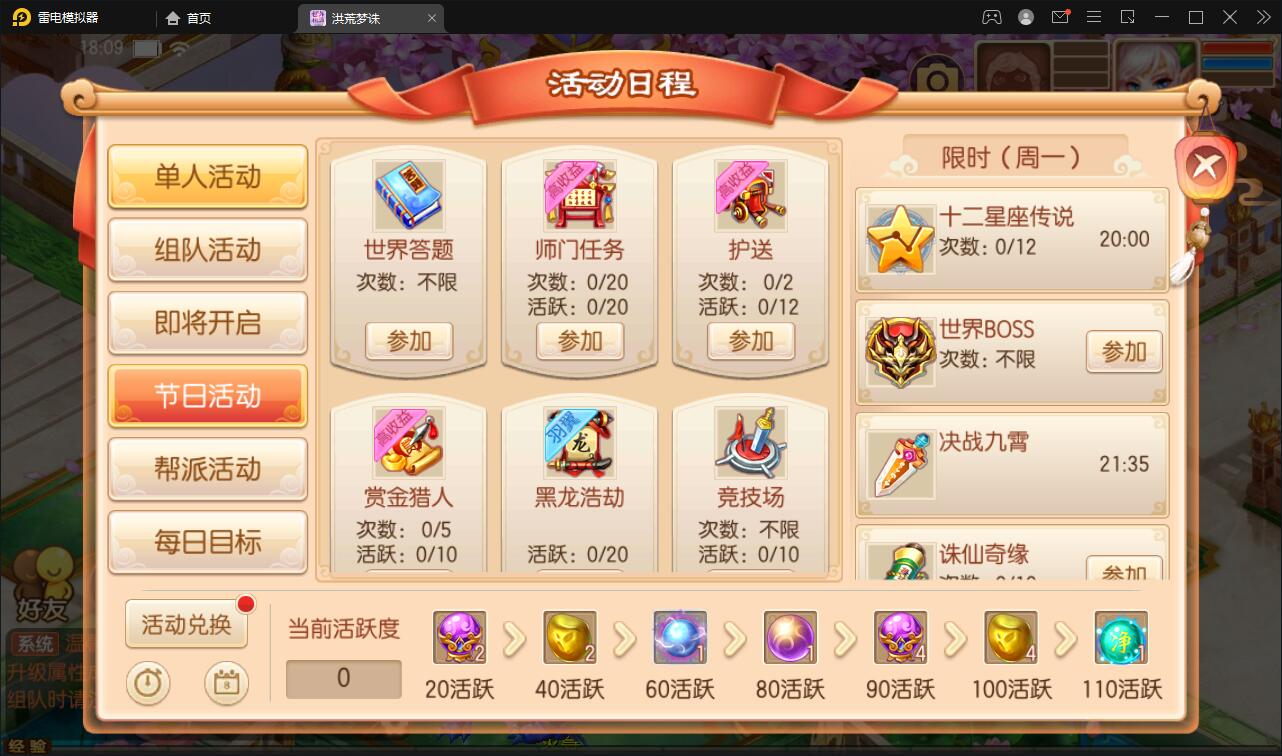The width and height of the screenshot is (1282, 756).
Task: Click the 赏金猎人 scroll icon
Action: tap(406, 443)
